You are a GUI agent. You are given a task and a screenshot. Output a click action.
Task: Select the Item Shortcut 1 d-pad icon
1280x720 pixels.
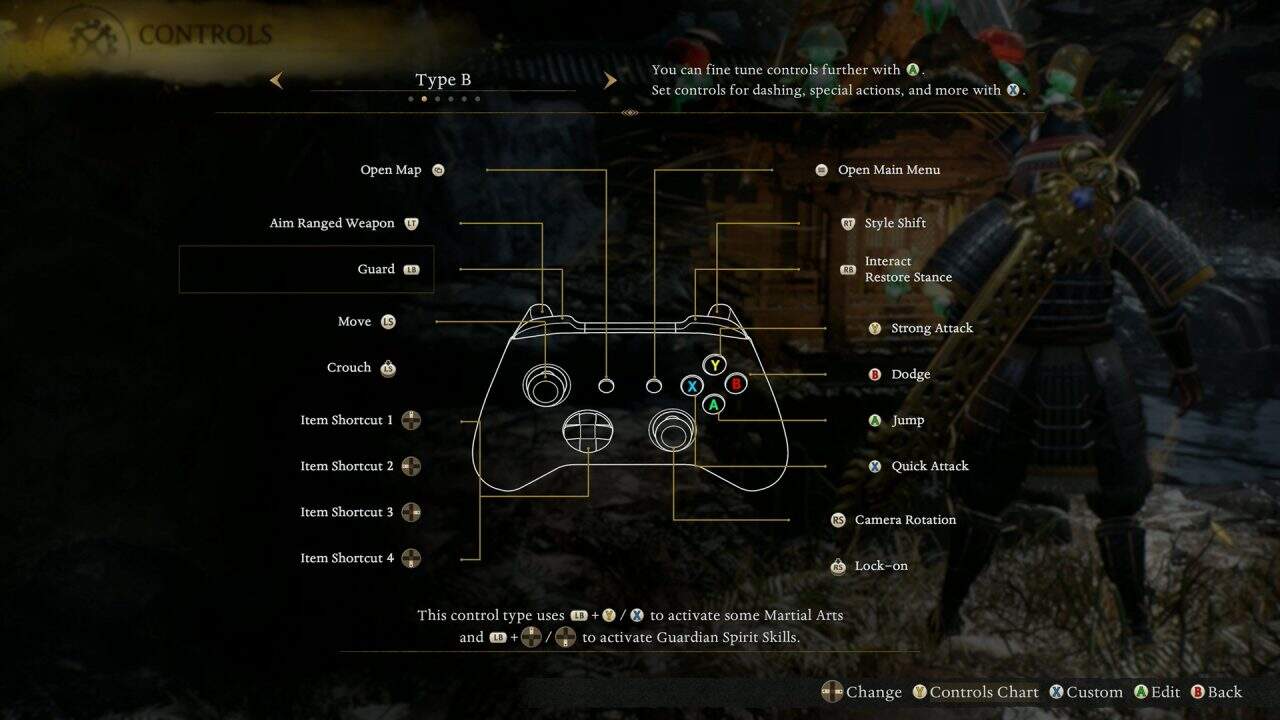(x=410, y=420)
